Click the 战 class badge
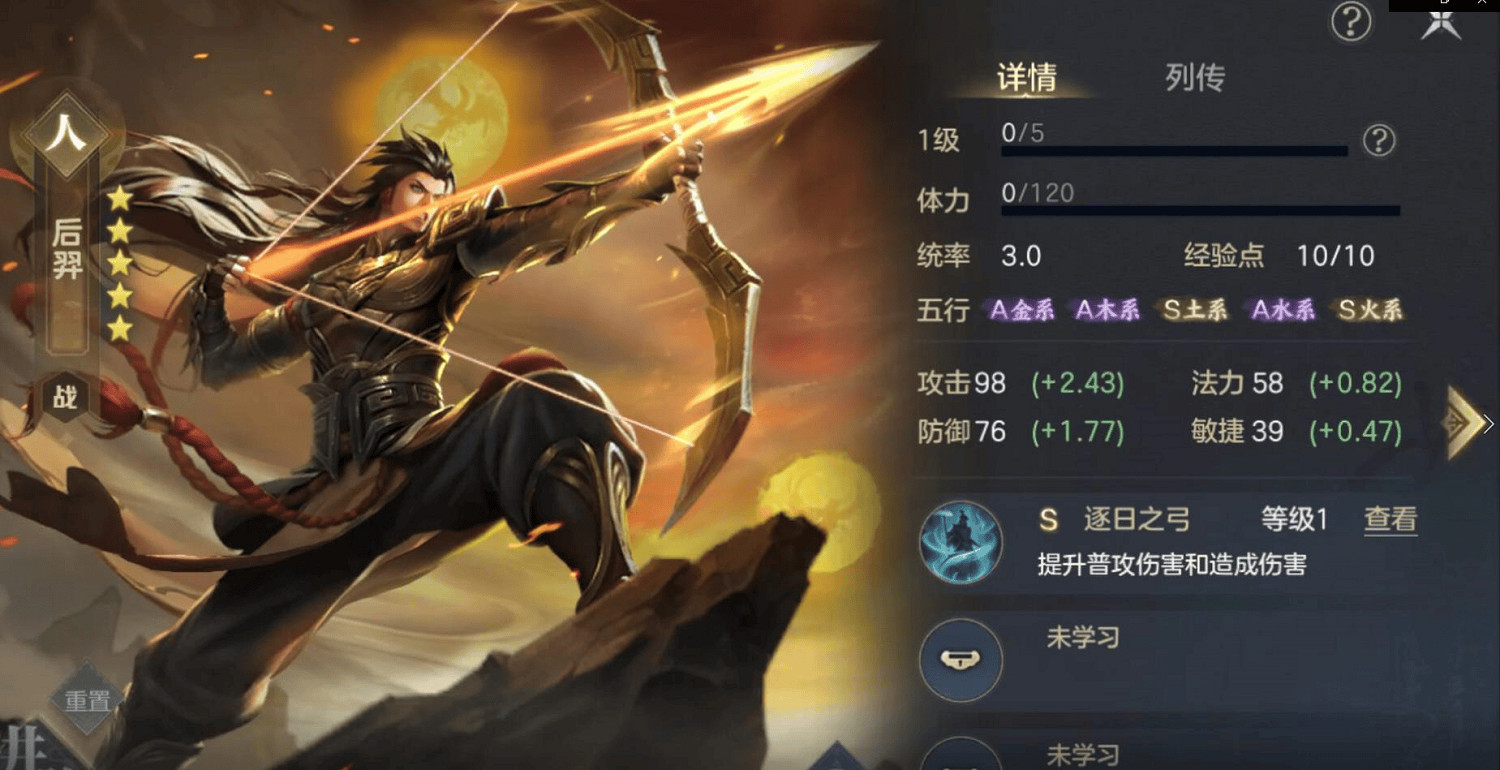The width and height of the screenshot is (1500, 770). click(x=66, y=397)
